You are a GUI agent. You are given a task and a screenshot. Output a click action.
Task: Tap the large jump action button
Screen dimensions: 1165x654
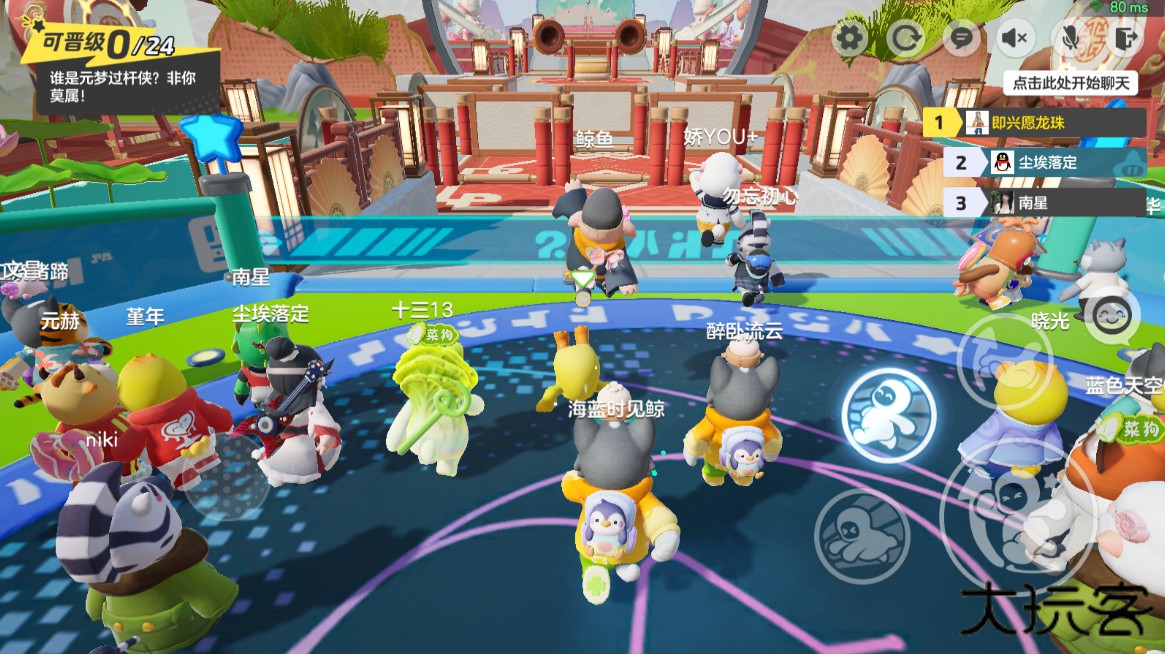point(1010,510)
